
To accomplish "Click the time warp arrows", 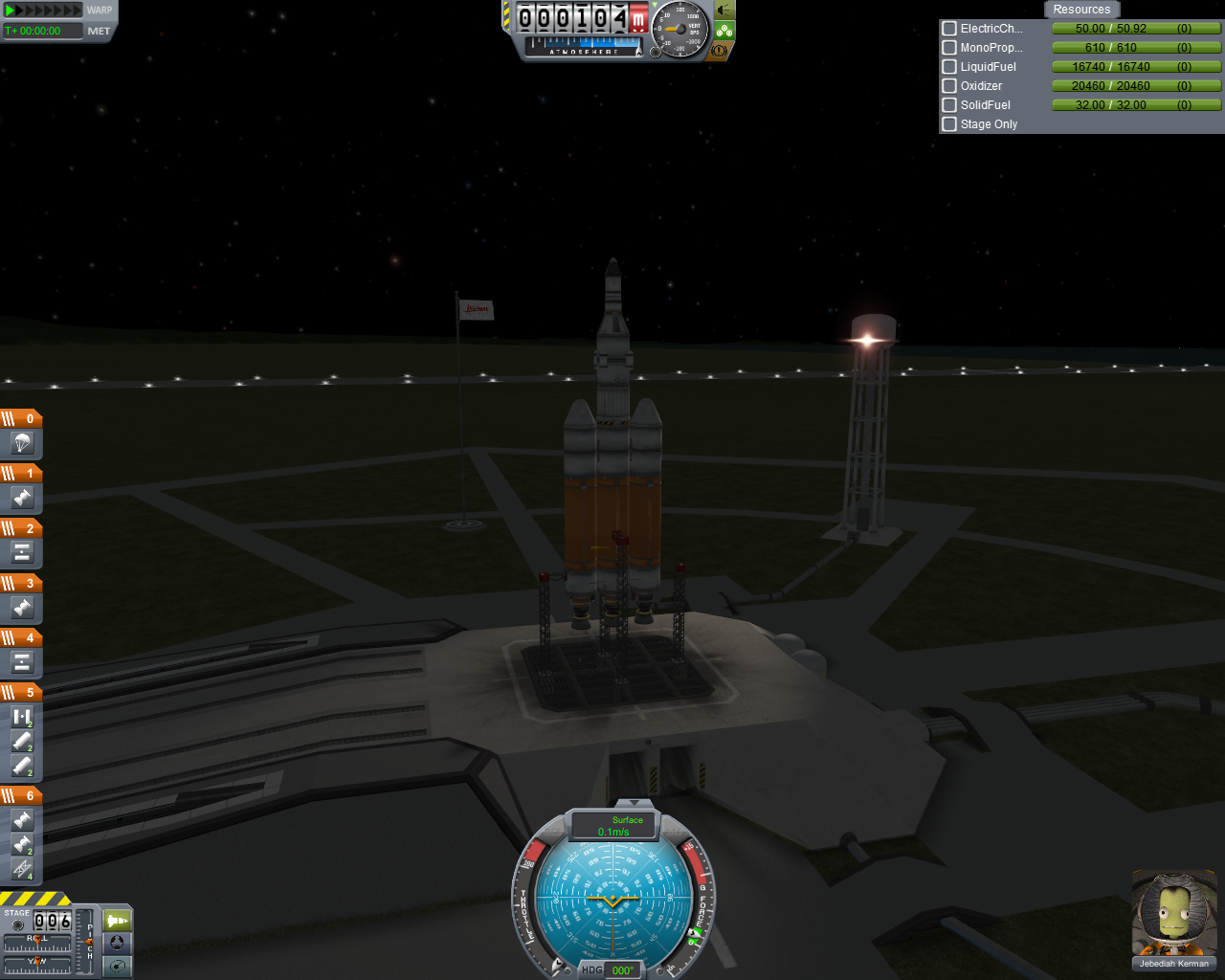I will pos(43,11).
